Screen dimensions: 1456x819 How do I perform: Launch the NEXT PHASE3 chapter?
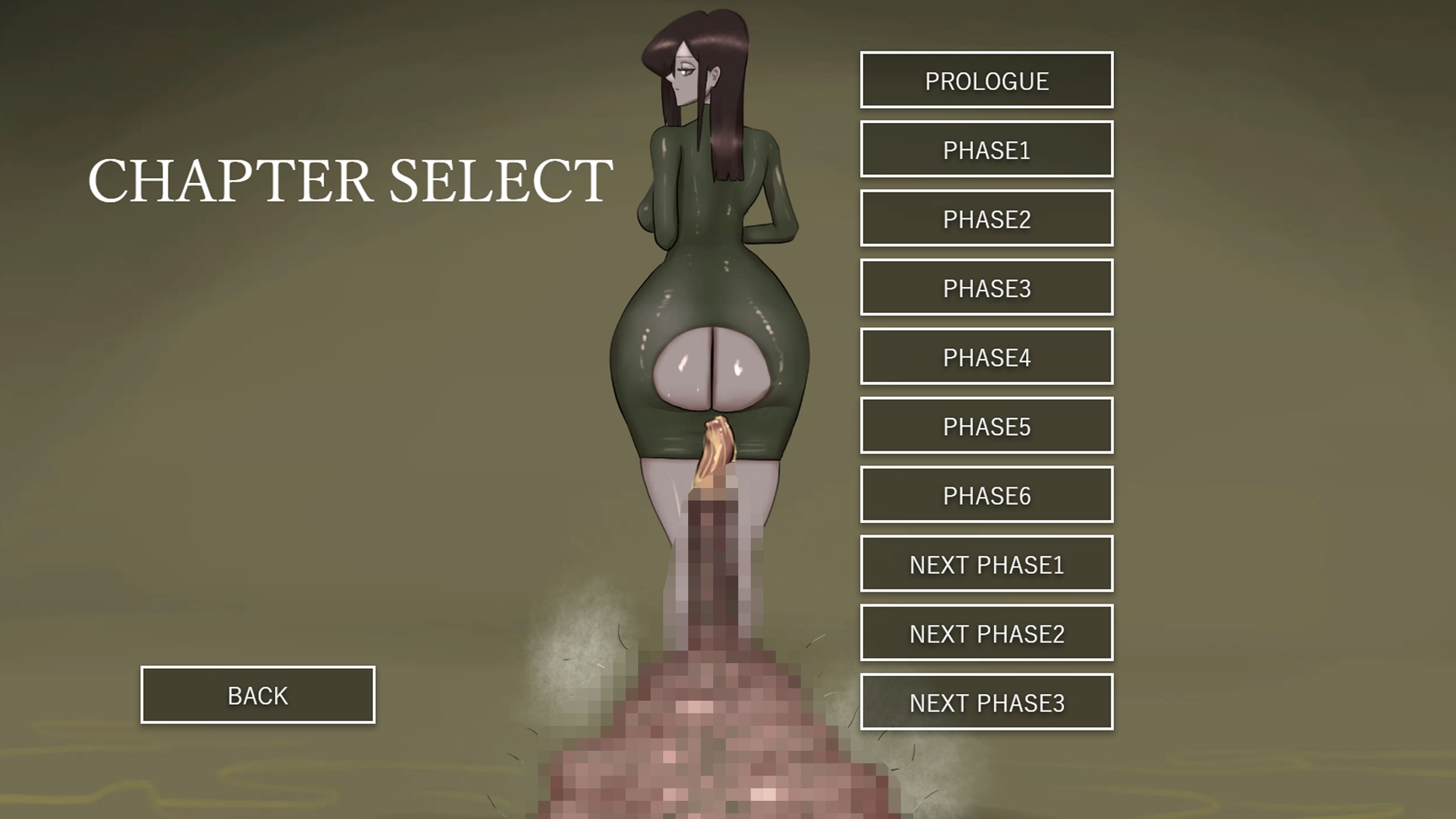[986, 702]
